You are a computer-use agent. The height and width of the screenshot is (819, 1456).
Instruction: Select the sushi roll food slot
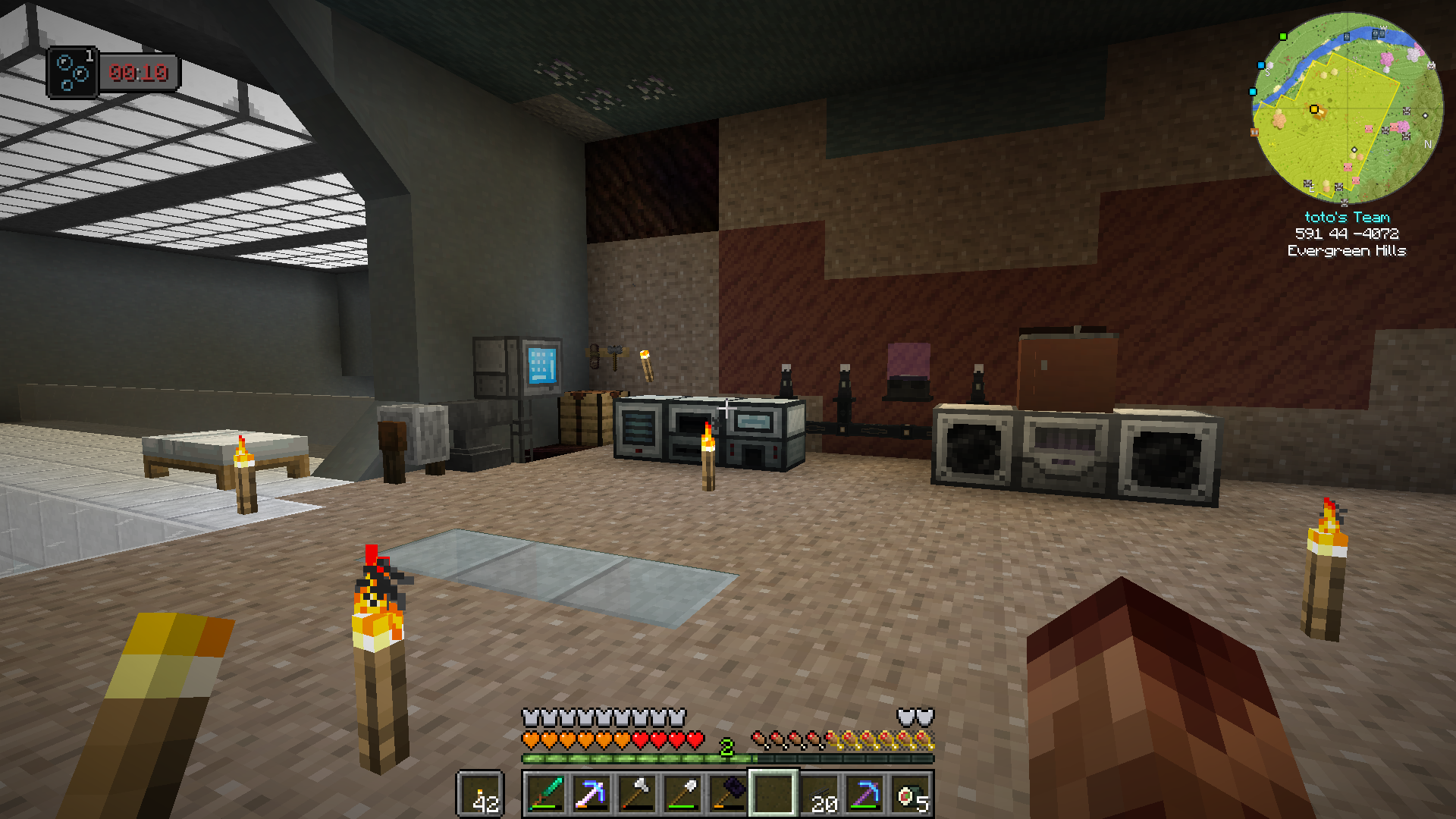point(910,794)
